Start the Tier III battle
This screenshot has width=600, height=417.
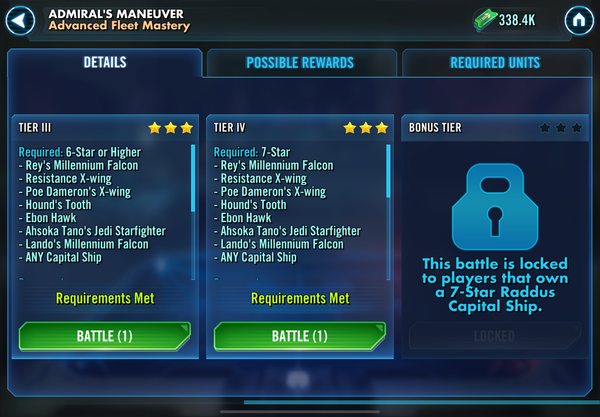pos(104,336)
